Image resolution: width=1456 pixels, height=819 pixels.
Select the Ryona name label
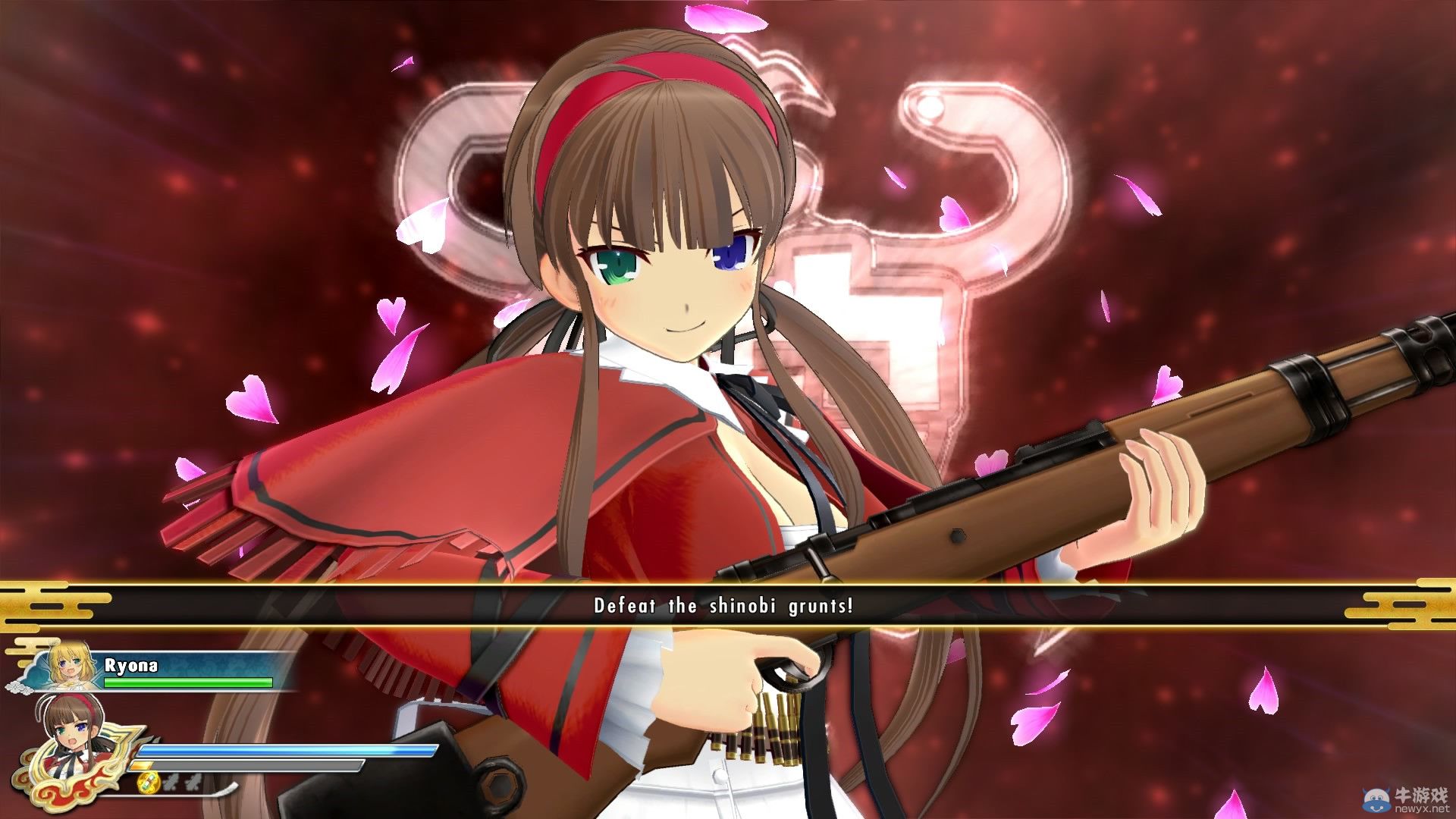[x=130, y=665]
